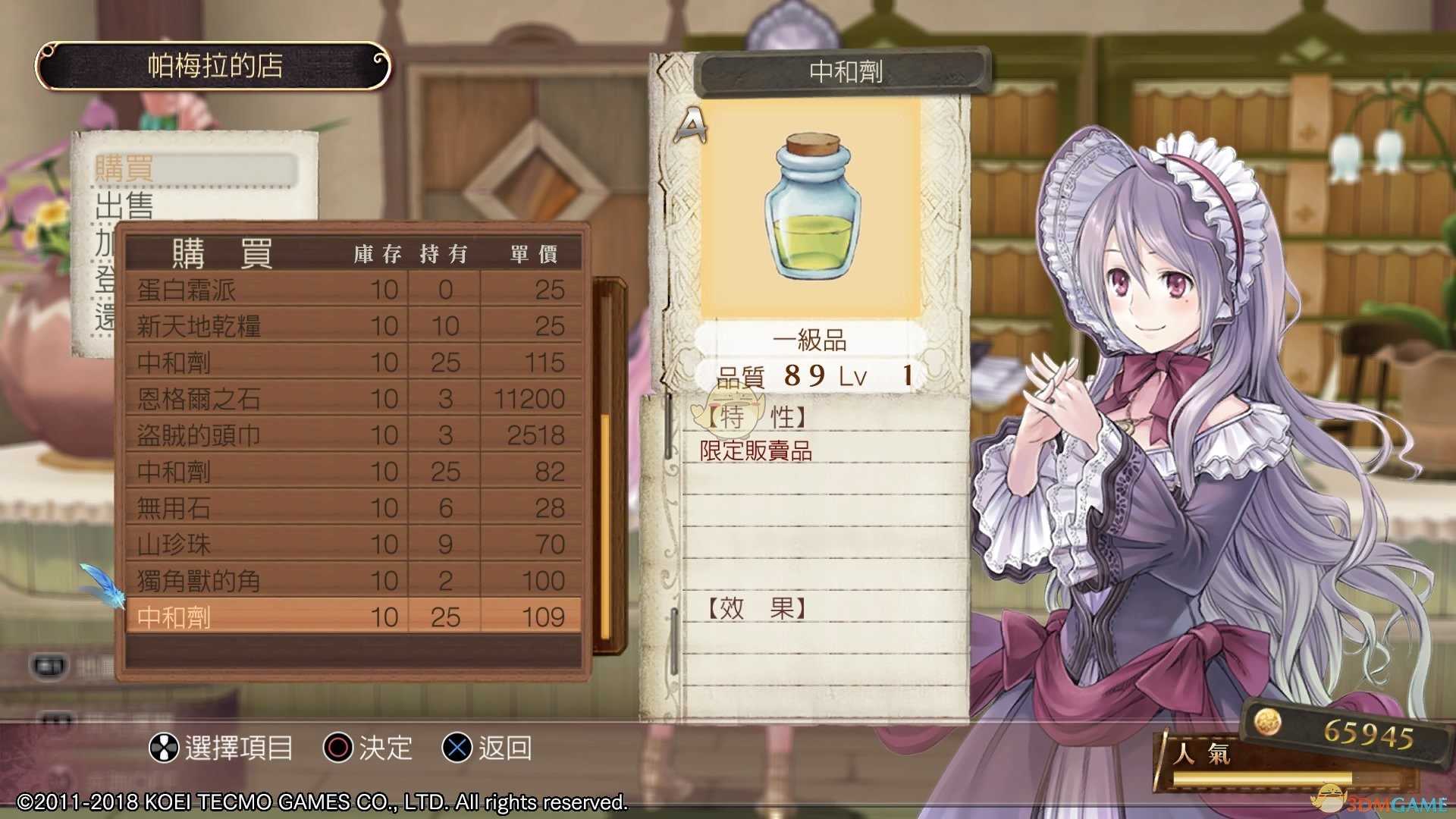The width and height of the screenshot is (1456, 819).
Task: Select the 中和劑 priced at 115
Action: tap(353, 362)
